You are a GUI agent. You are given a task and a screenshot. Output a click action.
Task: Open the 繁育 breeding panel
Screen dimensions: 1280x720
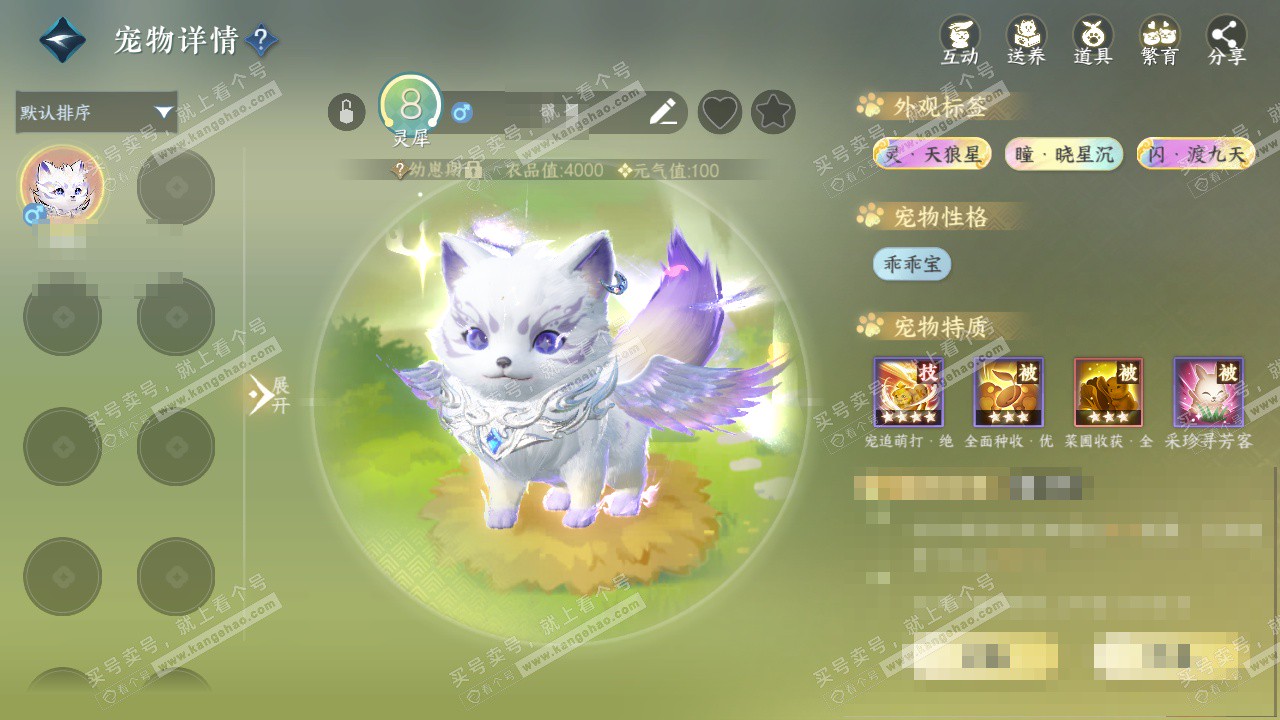[x=1160, y=41]
